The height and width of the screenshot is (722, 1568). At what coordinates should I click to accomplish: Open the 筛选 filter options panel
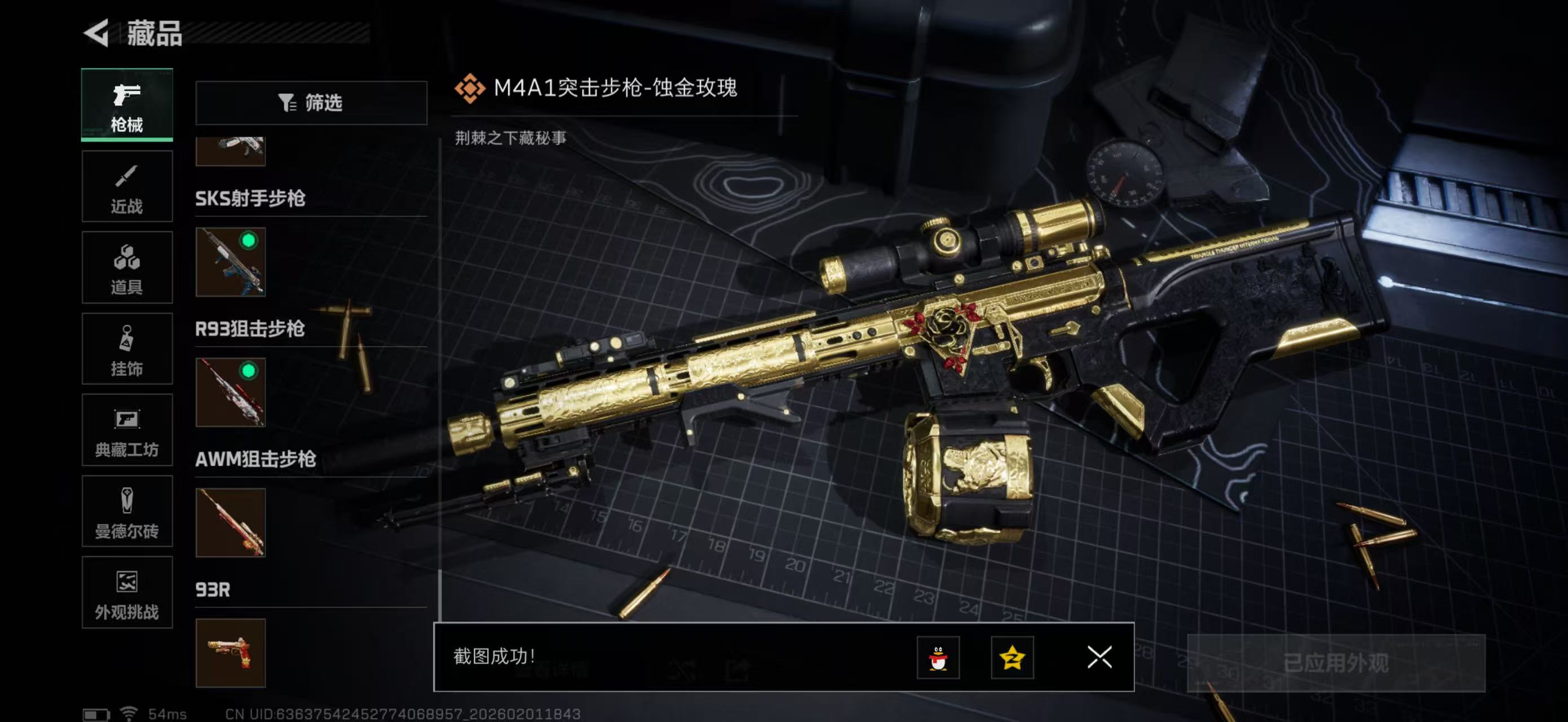tap(312, 103)
